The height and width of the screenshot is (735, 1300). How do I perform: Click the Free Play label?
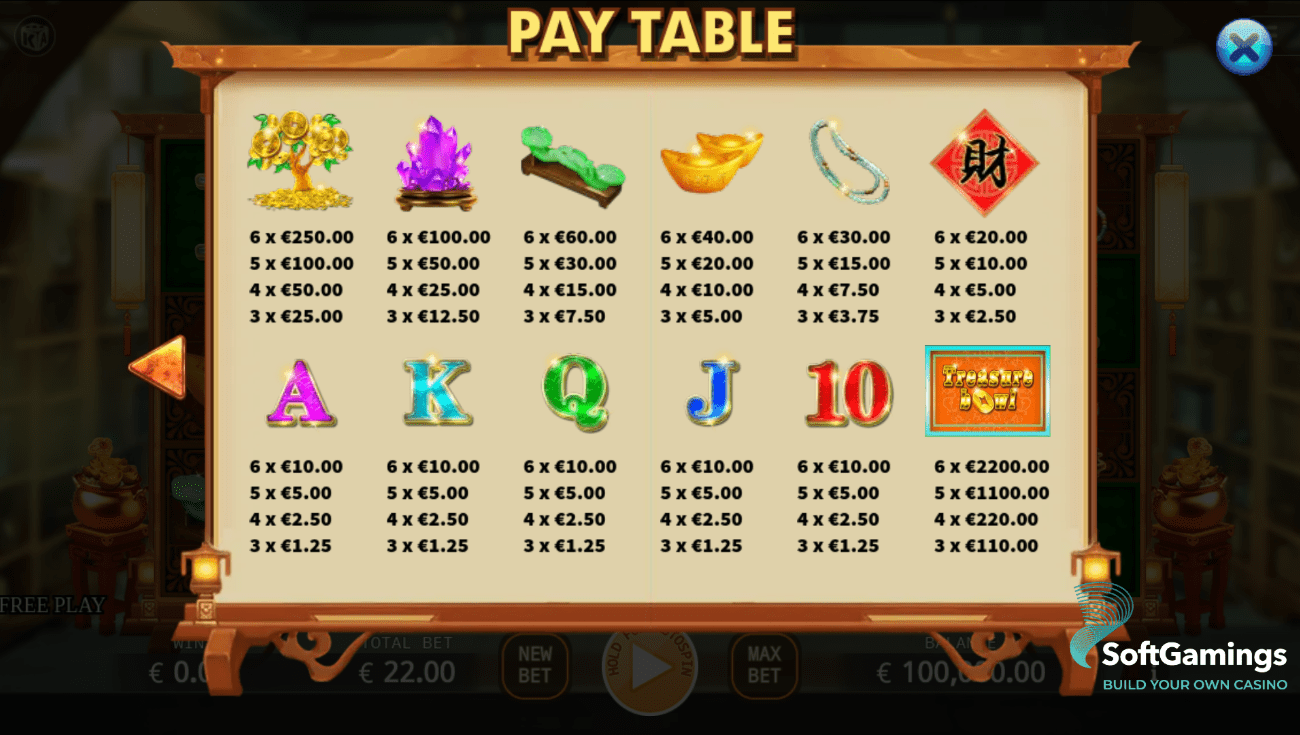click(51, 604)
